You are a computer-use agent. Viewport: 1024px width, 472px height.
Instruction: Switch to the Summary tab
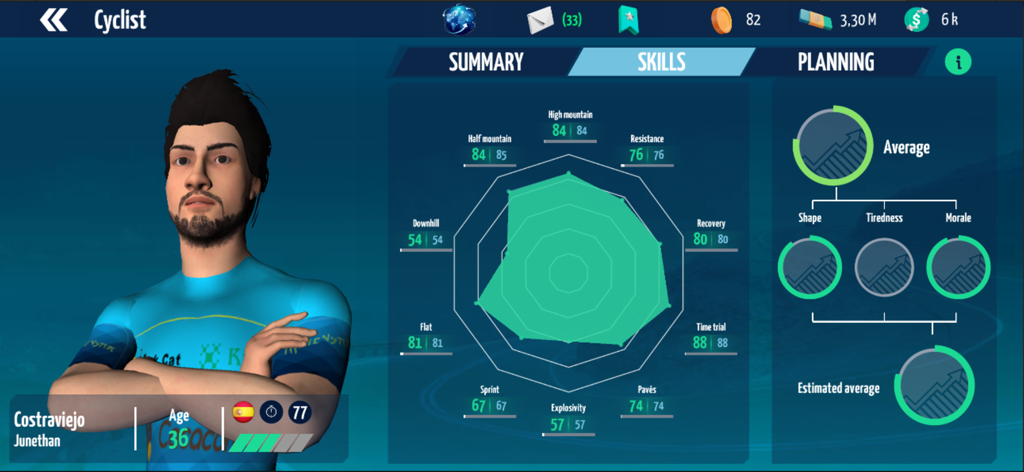486,62
